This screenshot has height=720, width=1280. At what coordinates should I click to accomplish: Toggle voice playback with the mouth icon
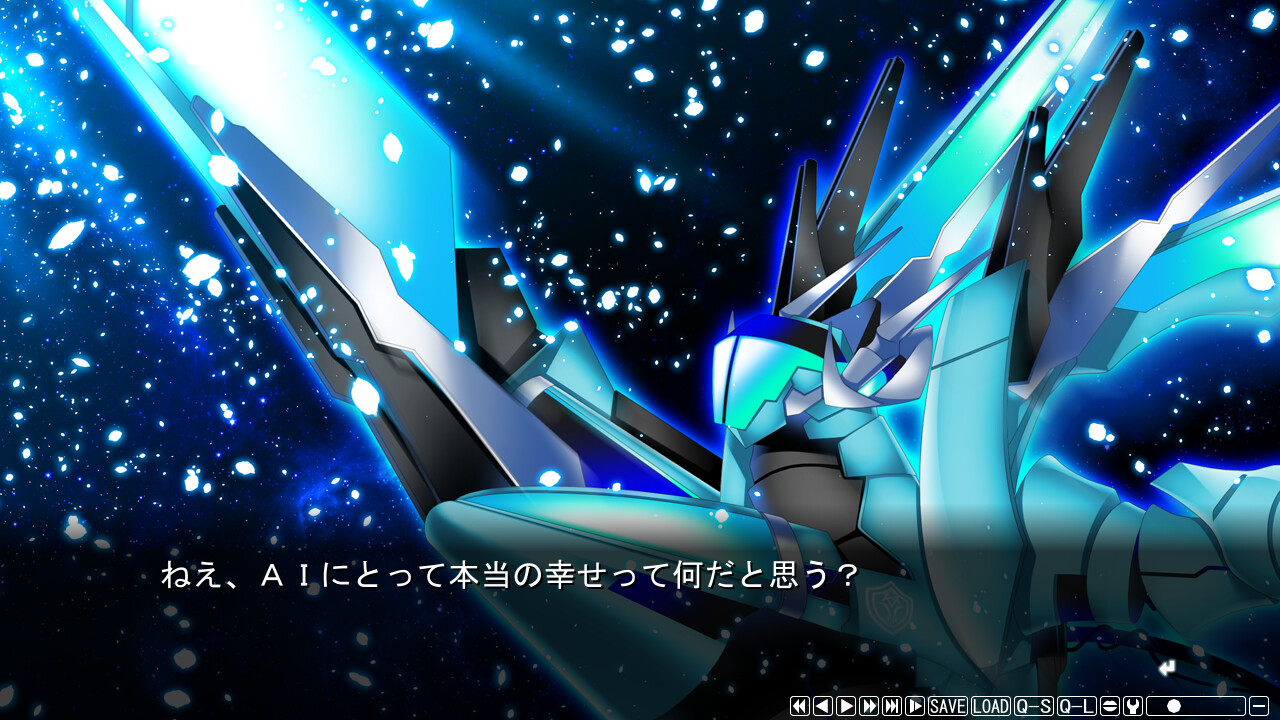(x=1110, y=706)
